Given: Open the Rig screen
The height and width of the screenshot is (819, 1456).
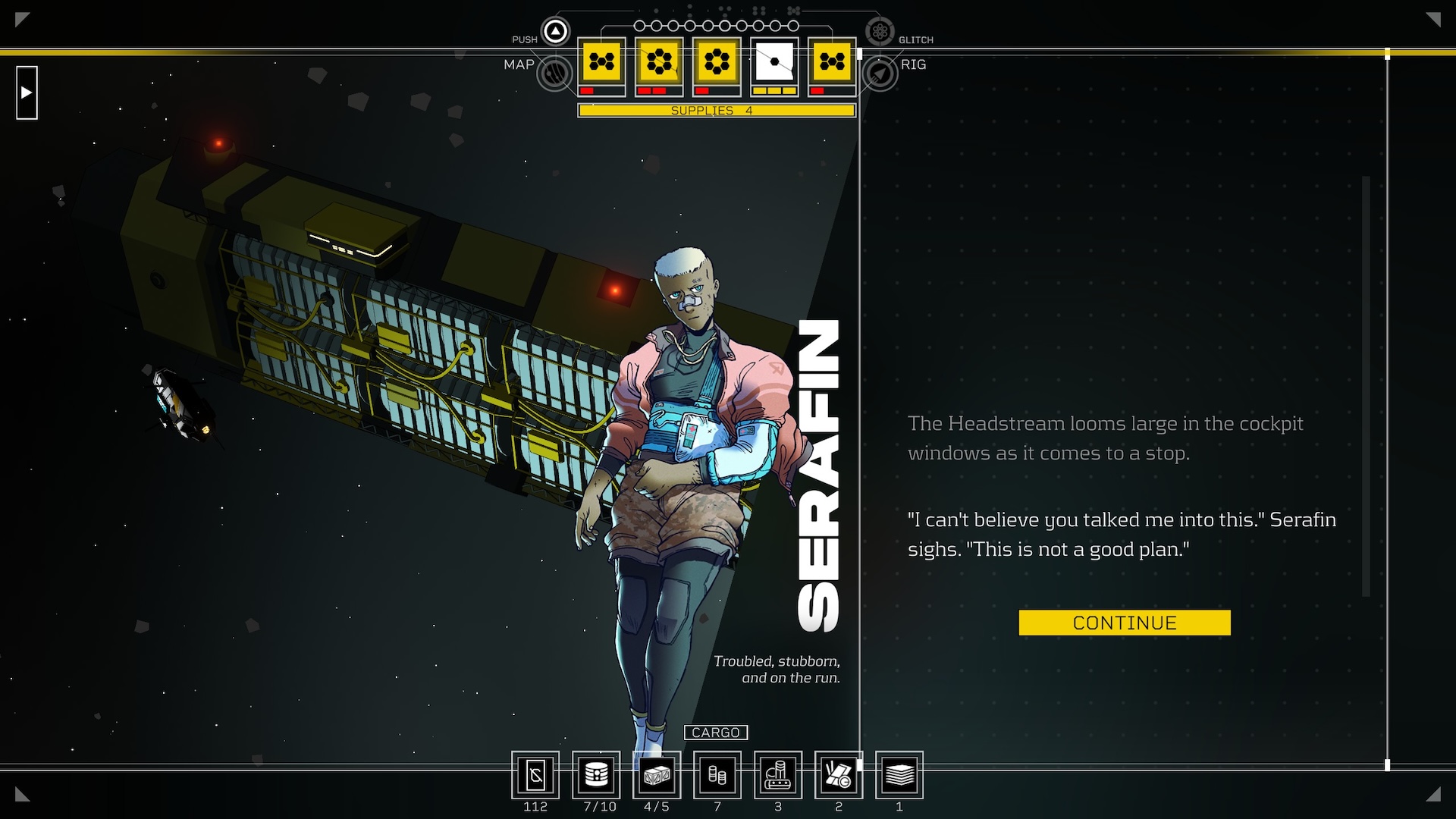Looking at the screenshot, I should (880, 74).
